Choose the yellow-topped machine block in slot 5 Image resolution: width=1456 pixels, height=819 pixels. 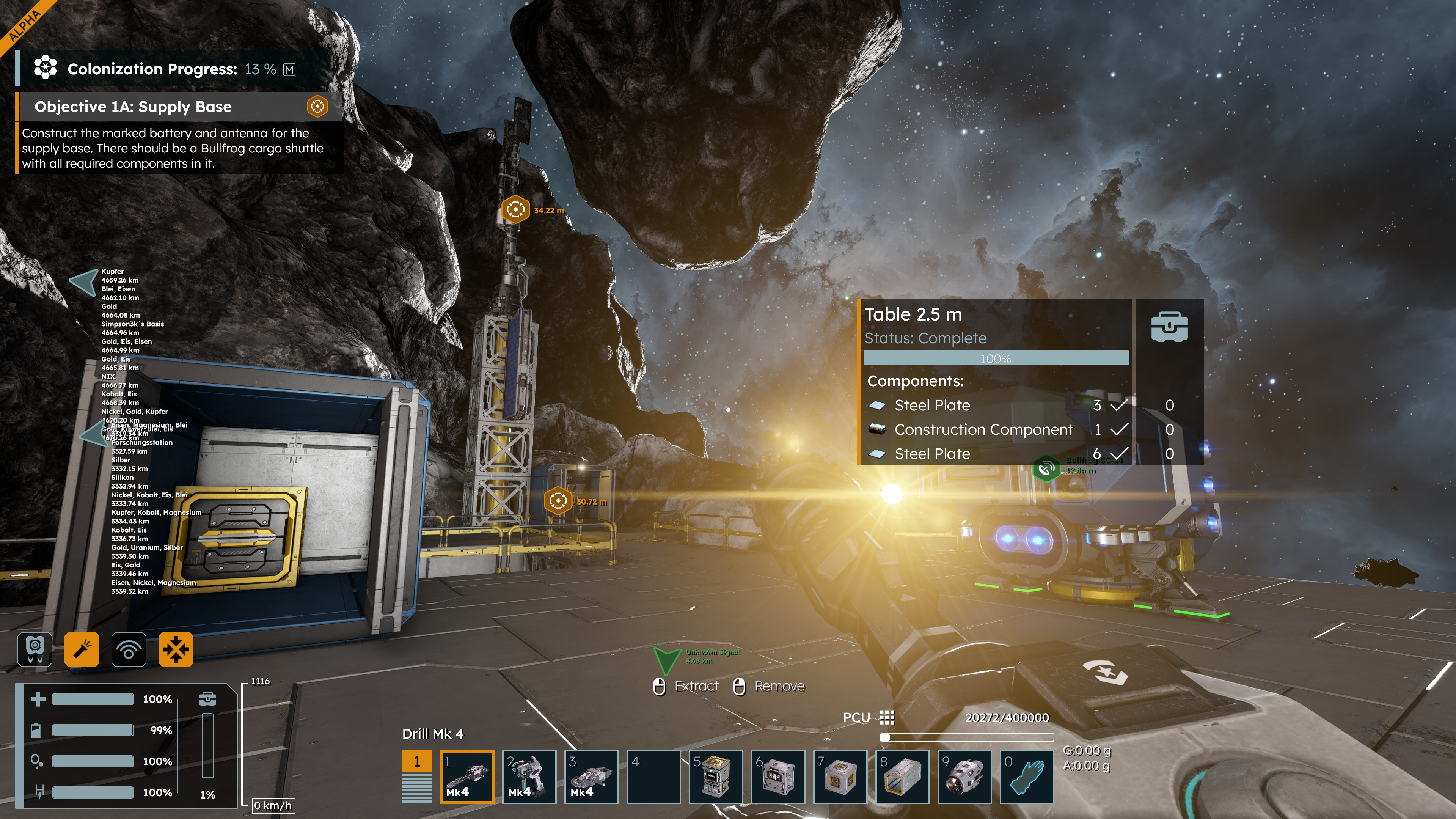[715, 776]
